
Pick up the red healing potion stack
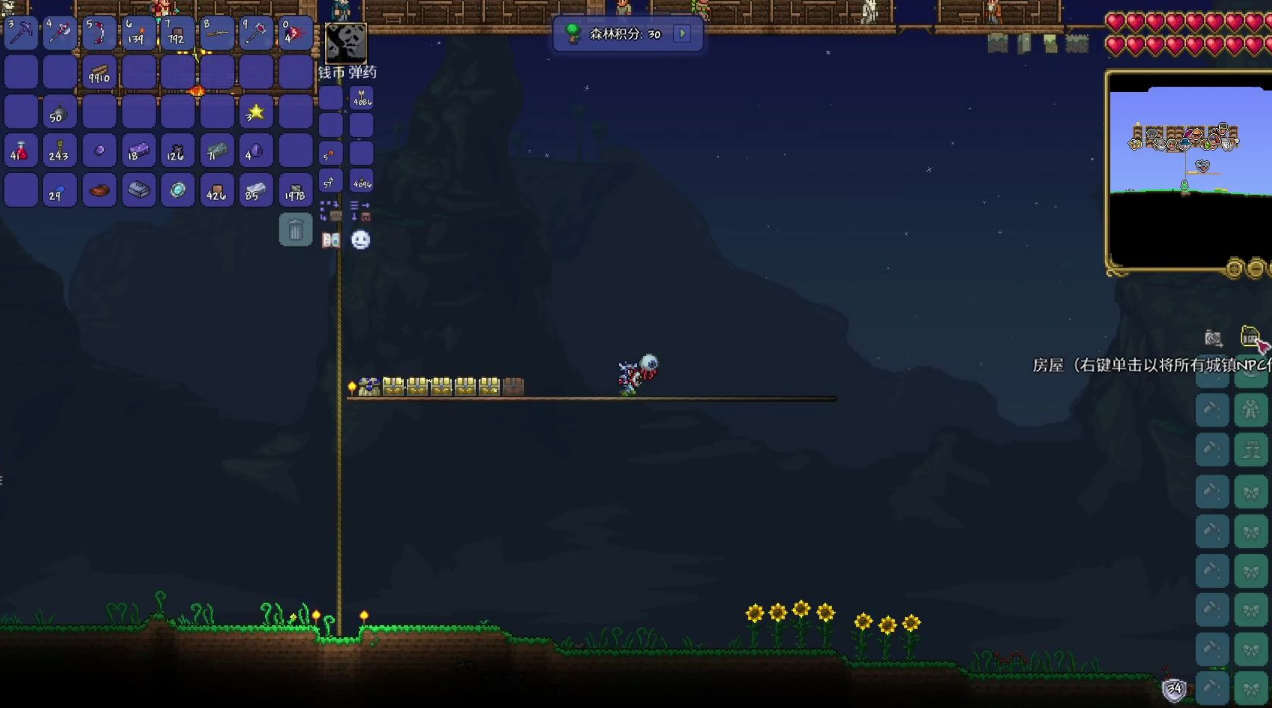click(21, 150)
